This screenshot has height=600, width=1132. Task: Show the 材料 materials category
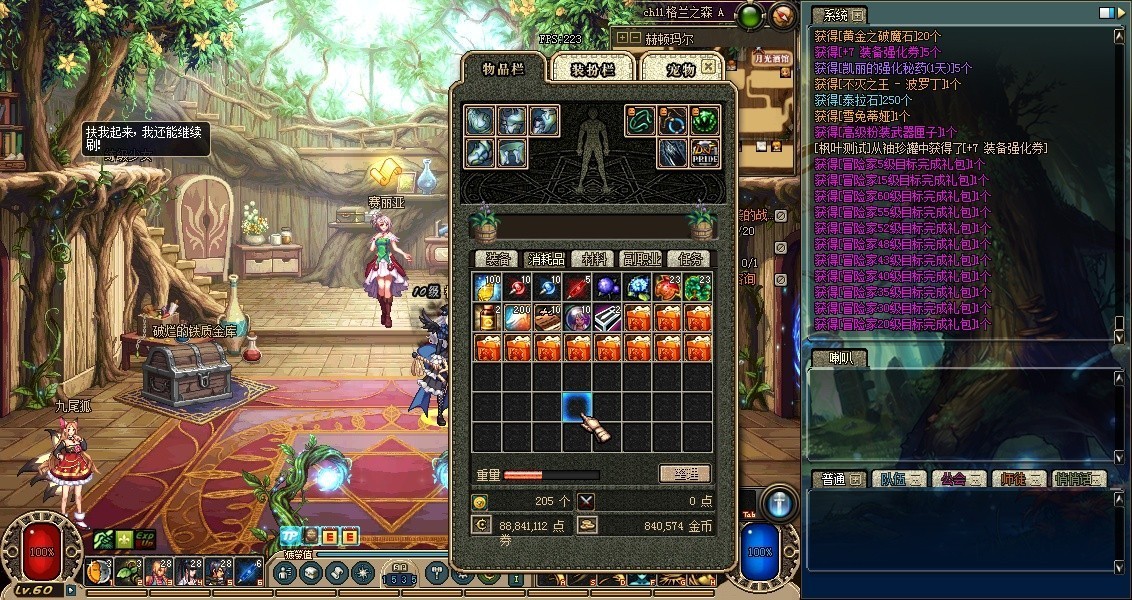(594, 259)
